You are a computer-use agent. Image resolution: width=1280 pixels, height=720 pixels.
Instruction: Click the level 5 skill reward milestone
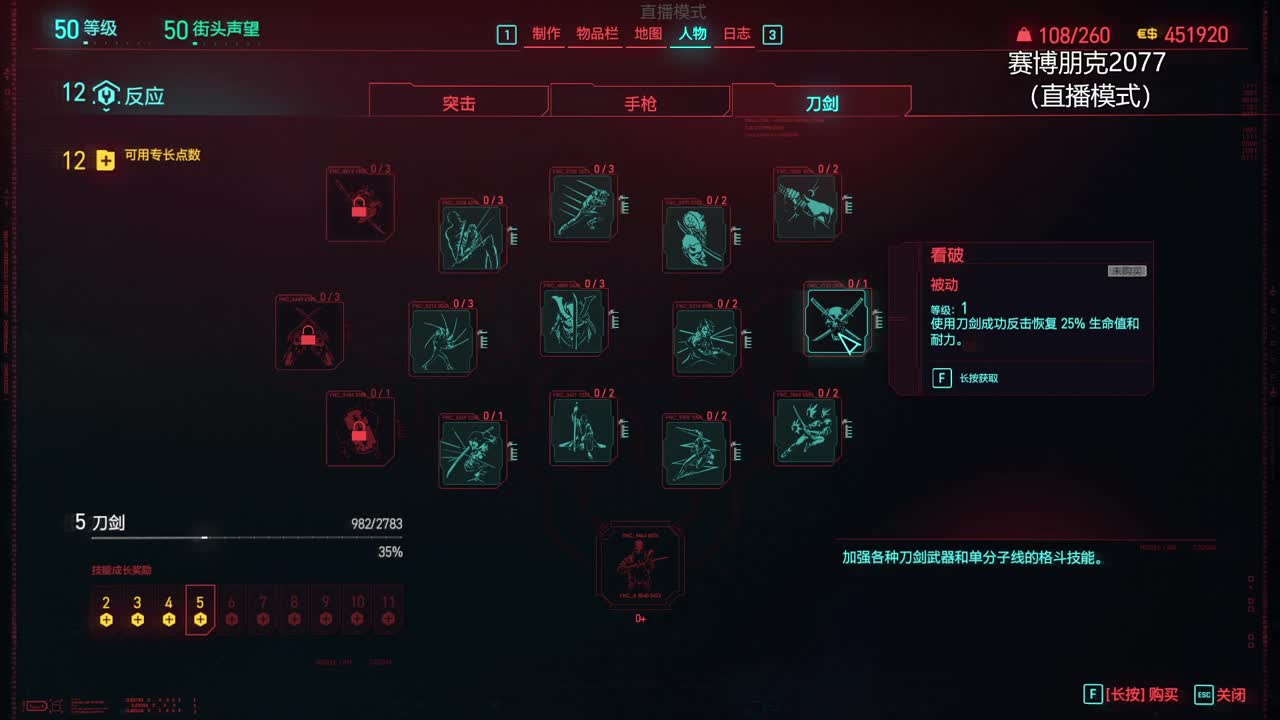click(x=199, y=610)
